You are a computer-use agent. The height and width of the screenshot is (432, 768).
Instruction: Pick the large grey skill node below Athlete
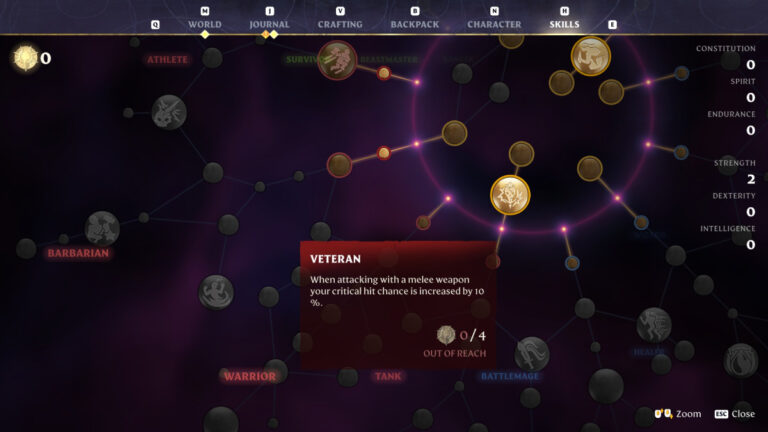click(169, 112)
